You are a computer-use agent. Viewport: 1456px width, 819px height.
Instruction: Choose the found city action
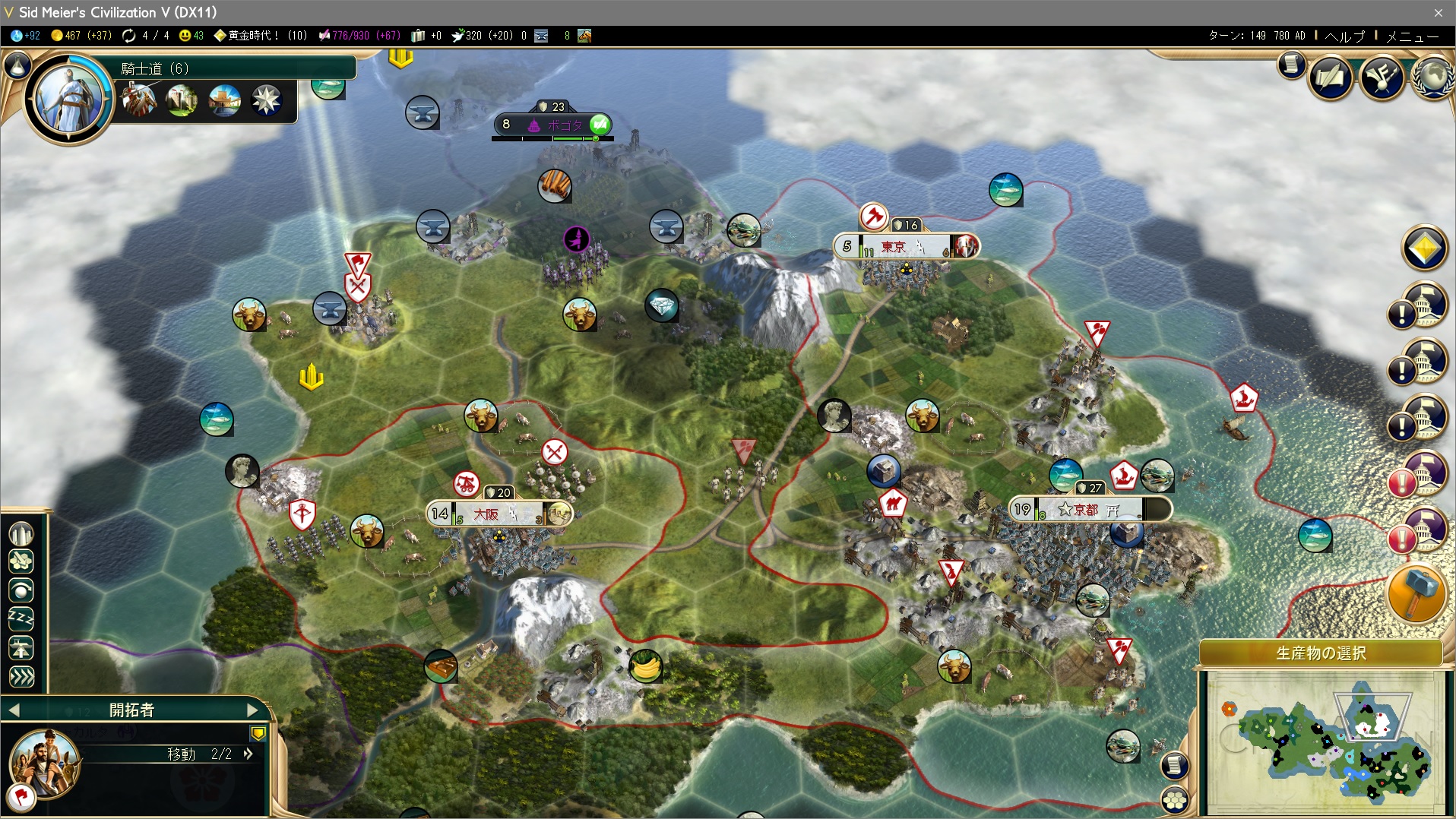click(21, 533)
